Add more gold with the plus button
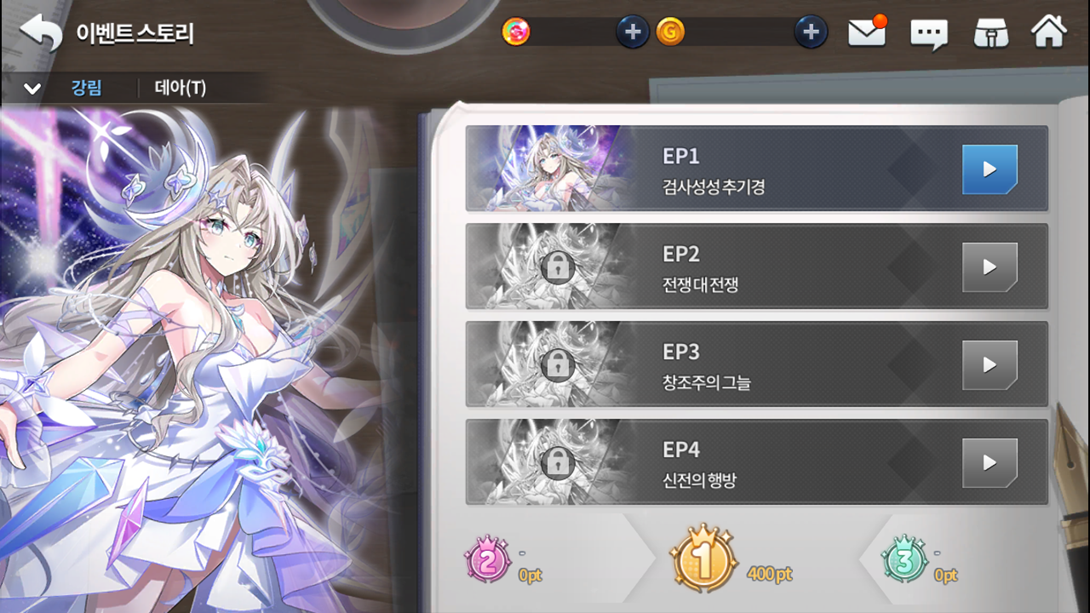 coord(810,33)
